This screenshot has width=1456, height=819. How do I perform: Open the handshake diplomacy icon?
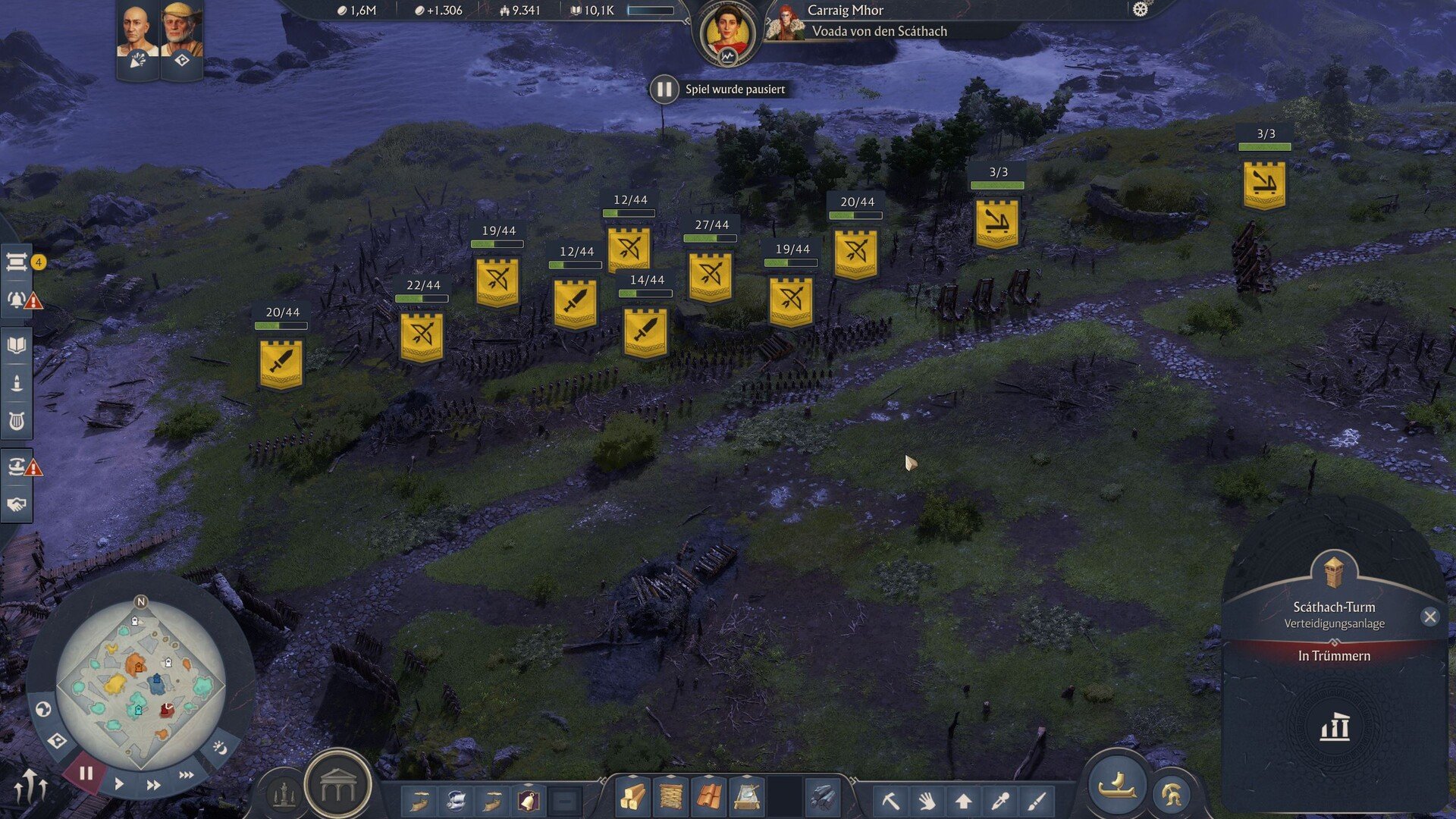pos(17,504)
